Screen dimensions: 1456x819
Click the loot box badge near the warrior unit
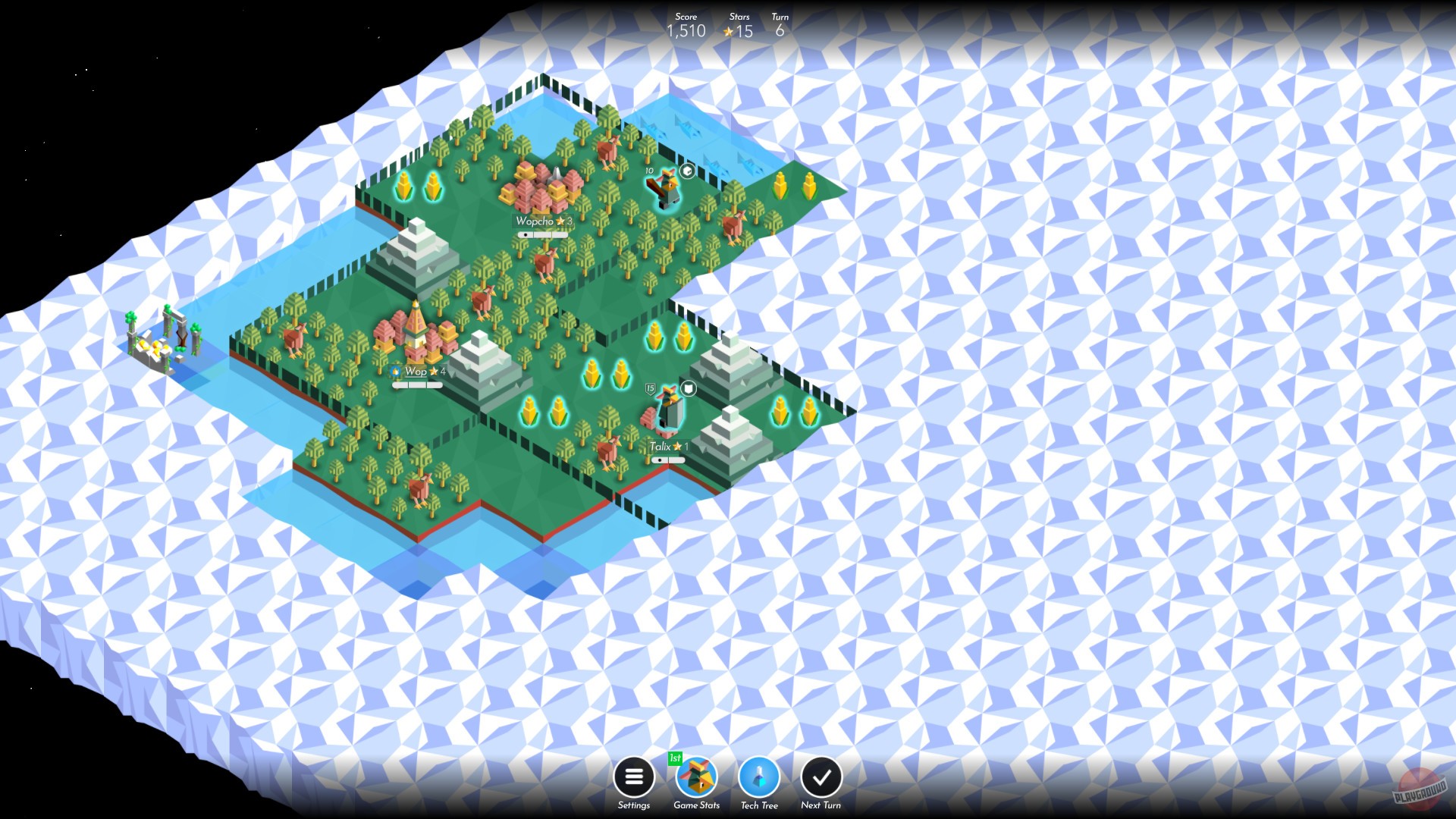[x=686, y=170]
